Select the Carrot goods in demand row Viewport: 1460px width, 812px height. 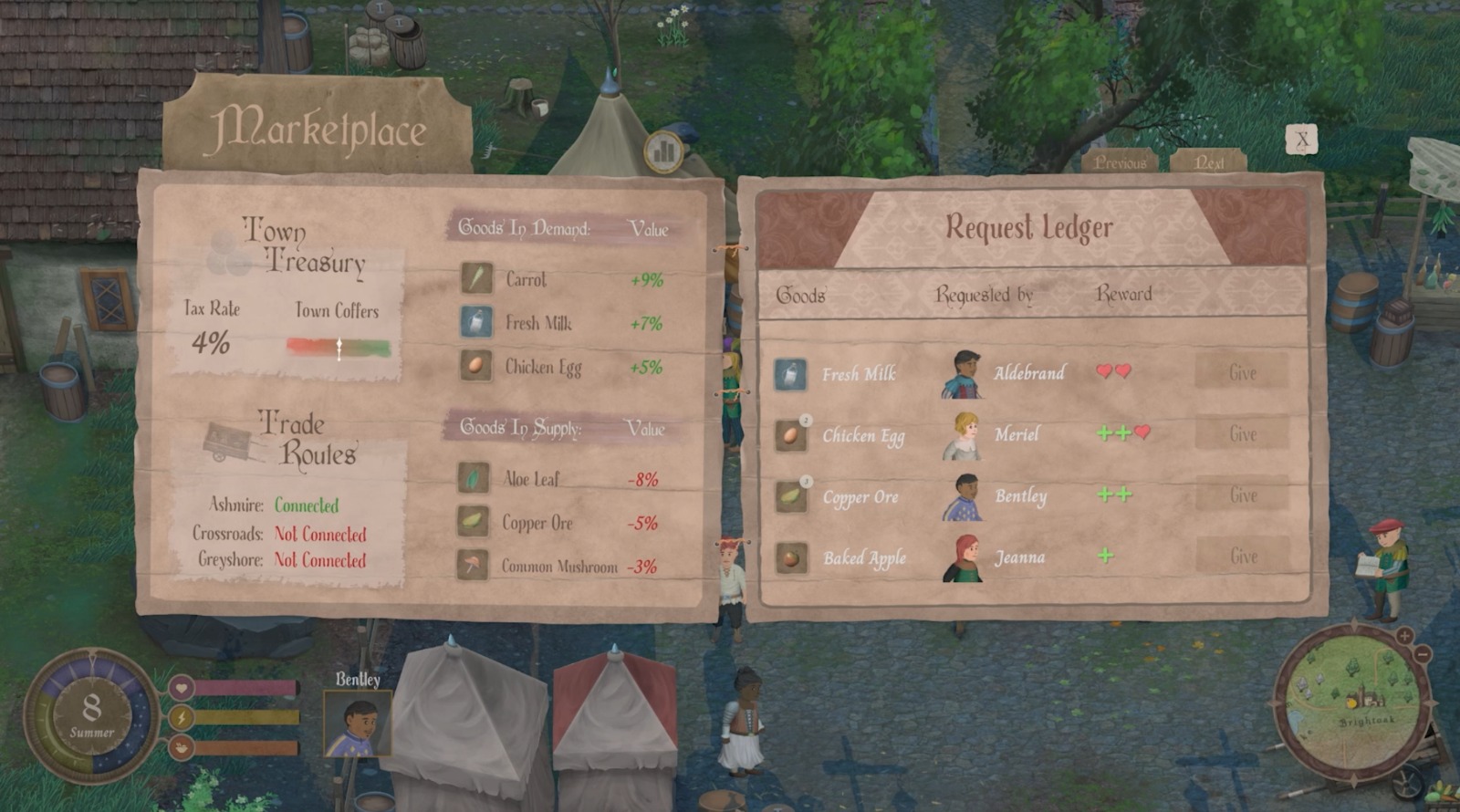(561, 279)
